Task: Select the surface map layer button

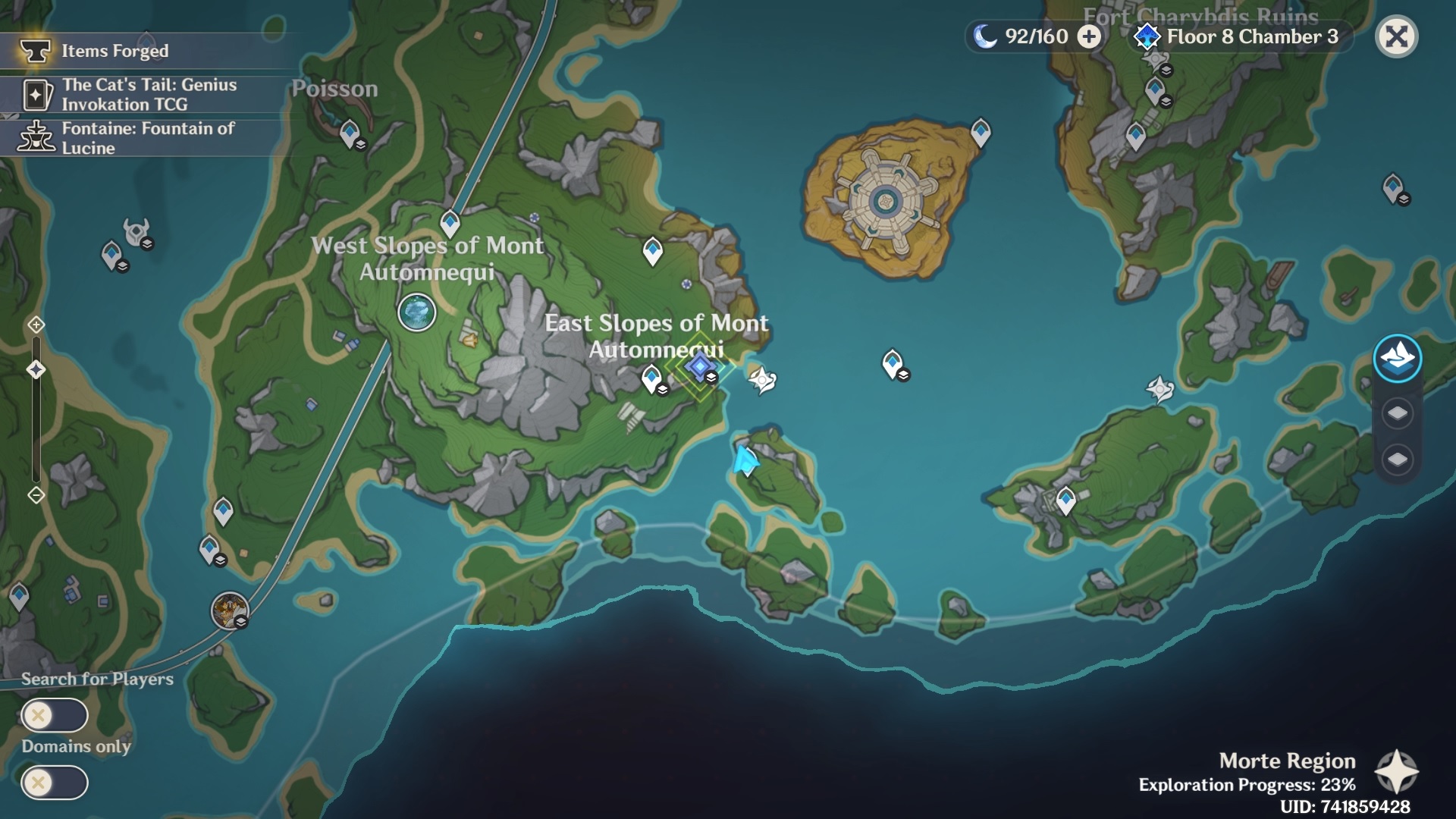Action: point(1397,358)
